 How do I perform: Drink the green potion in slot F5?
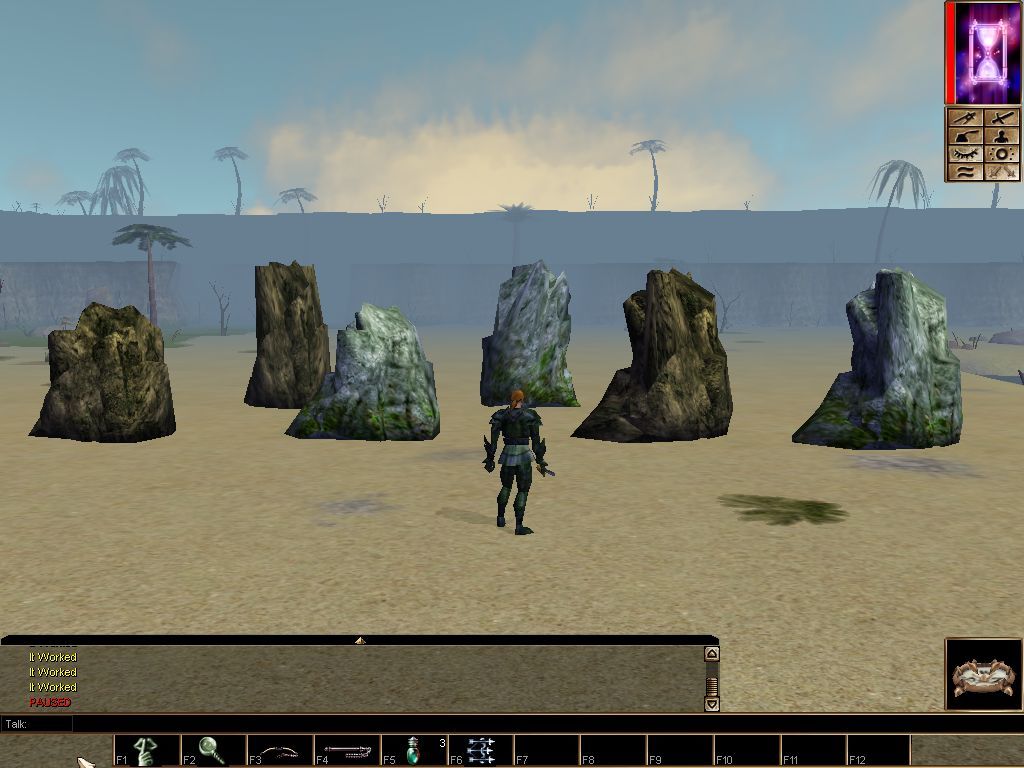414,750
